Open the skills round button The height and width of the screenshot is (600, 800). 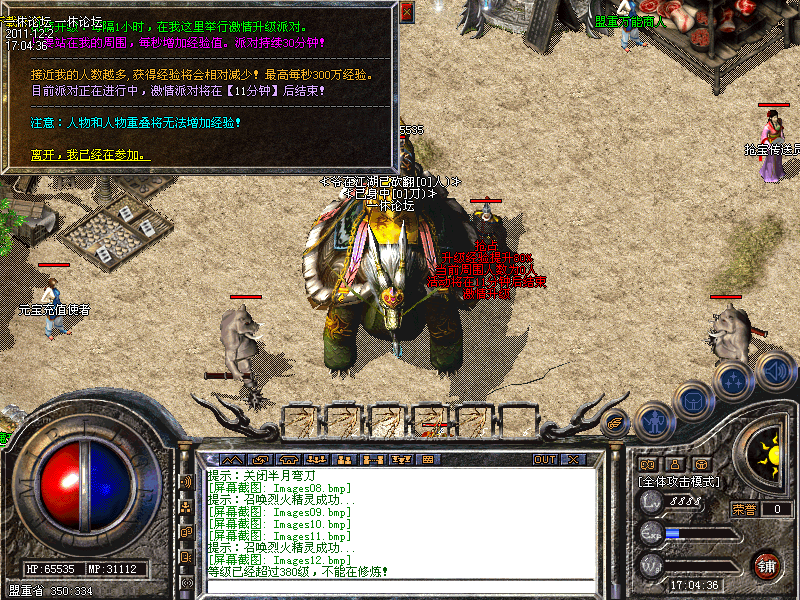pos(735,382)
